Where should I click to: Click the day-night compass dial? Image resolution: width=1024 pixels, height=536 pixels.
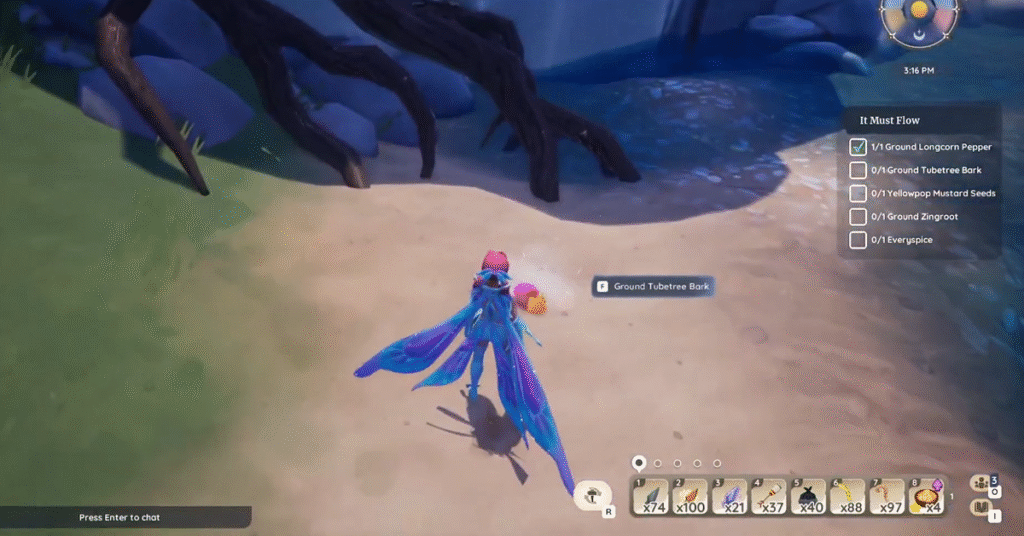pos(919,20)
